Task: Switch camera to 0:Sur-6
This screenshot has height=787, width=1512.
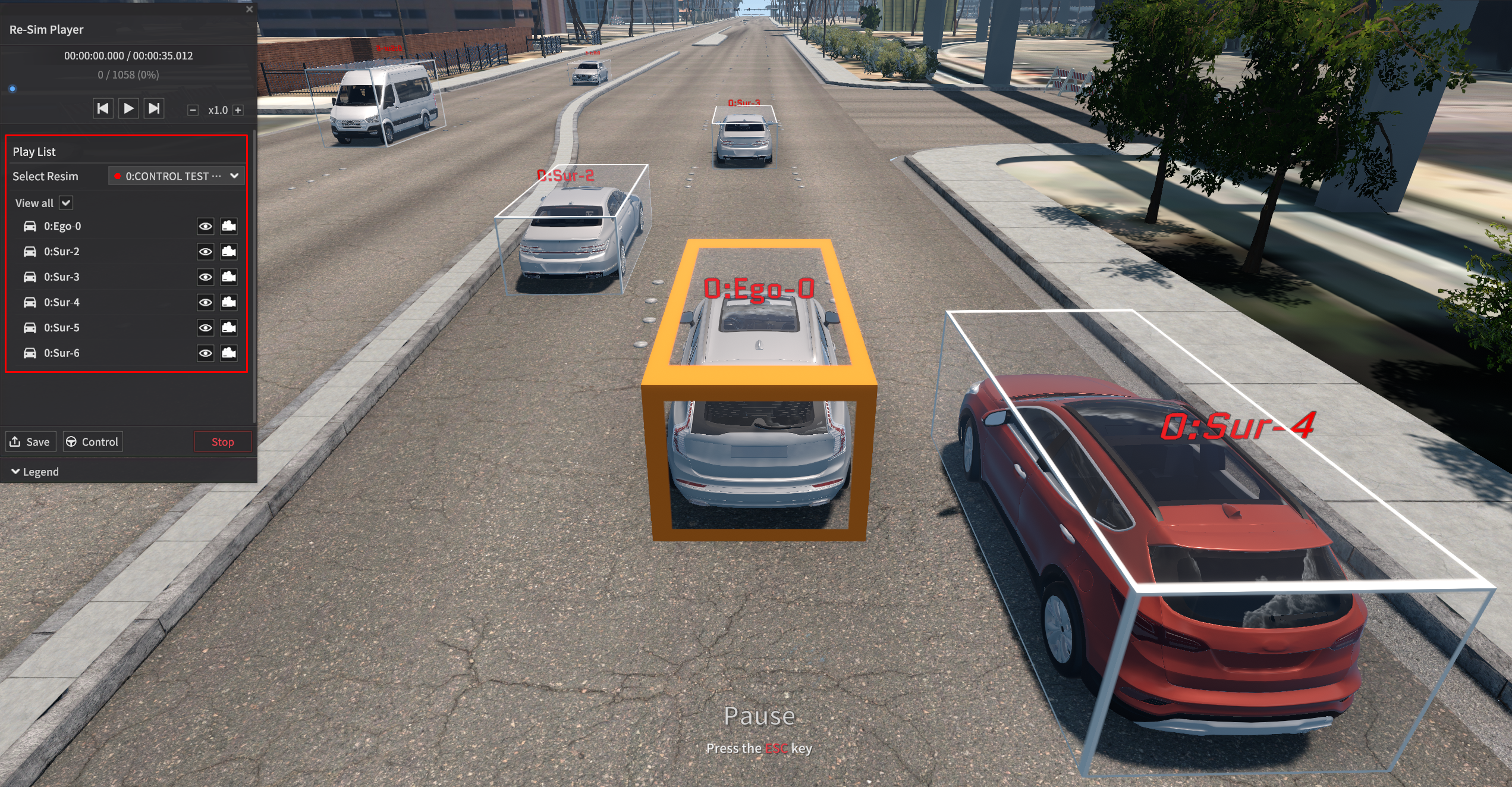Action: pyautogui.click(x=229, y=353)
